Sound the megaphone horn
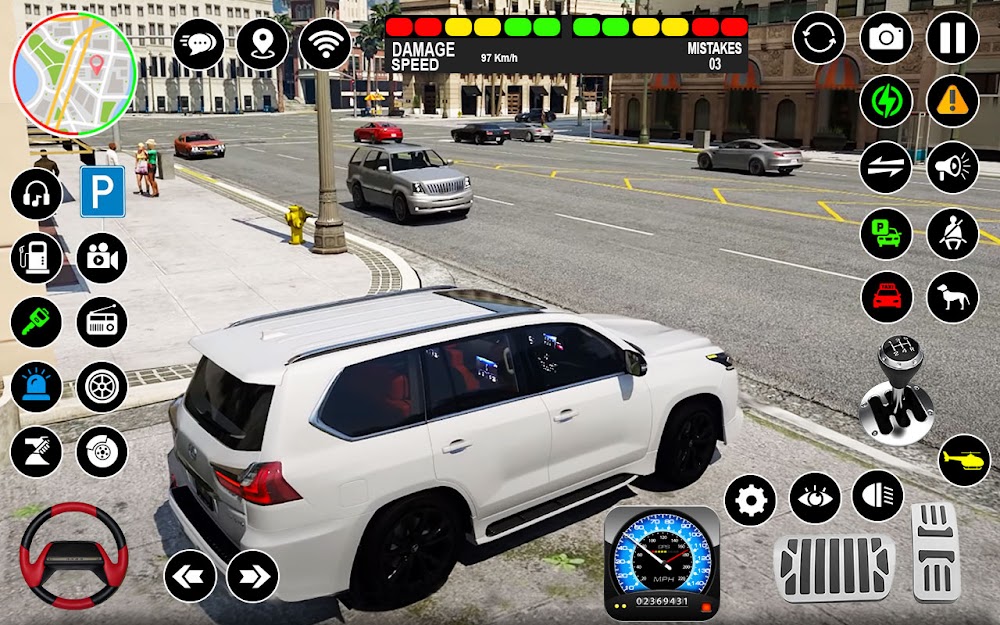 point(952,167)
